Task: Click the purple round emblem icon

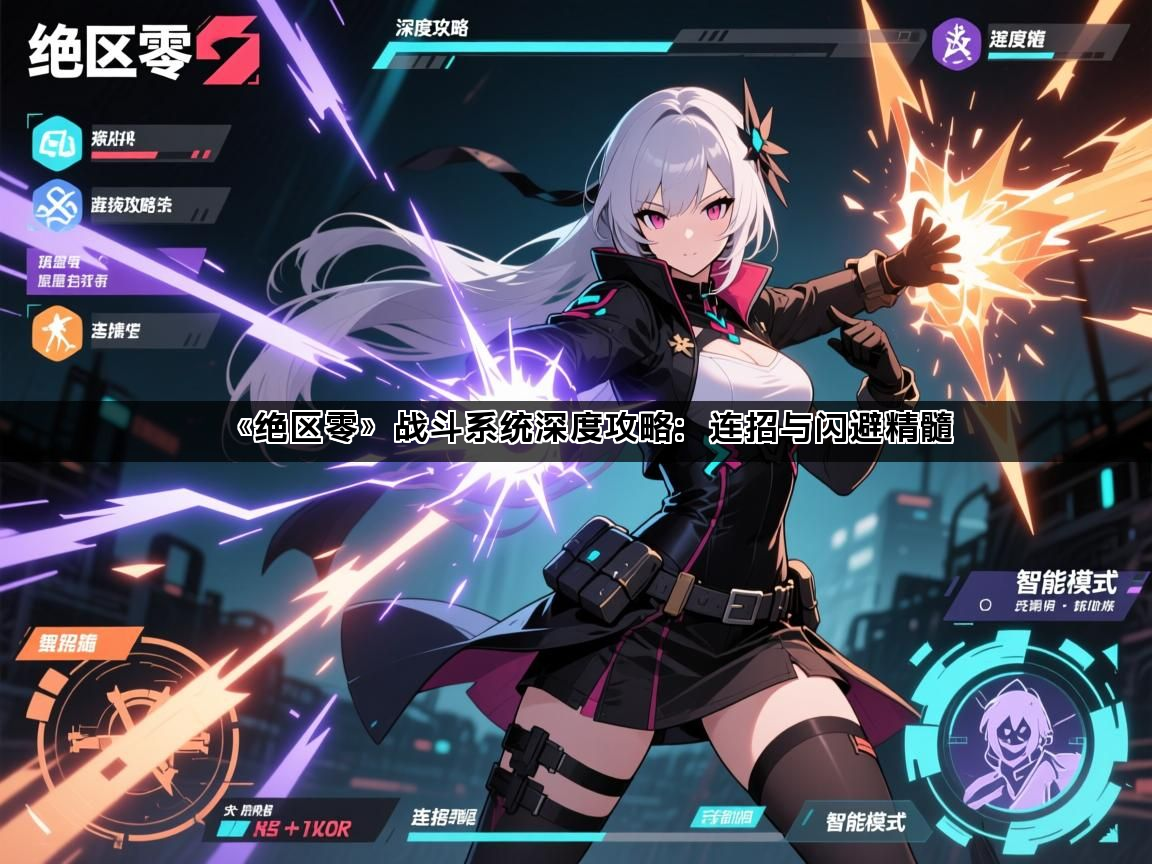Action: tap(955, 44)
